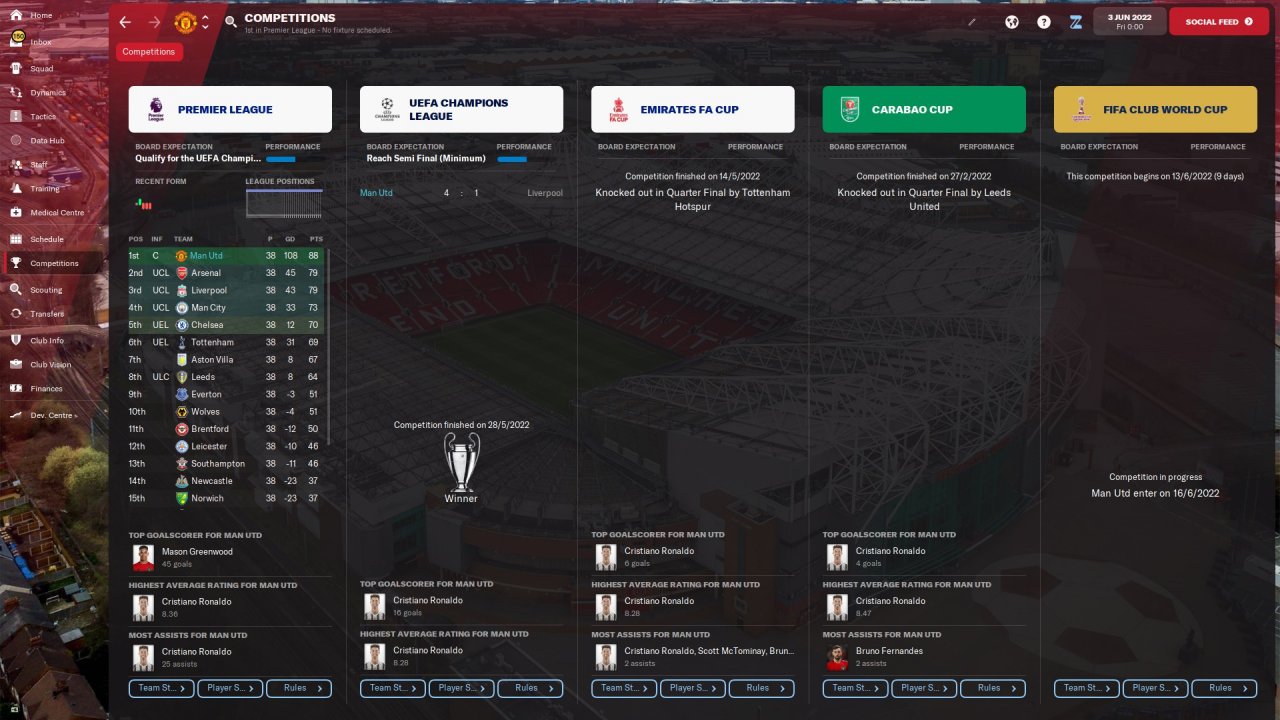
Task: Open the FIFA Club World Cup header
Action: click(1155, 110)
